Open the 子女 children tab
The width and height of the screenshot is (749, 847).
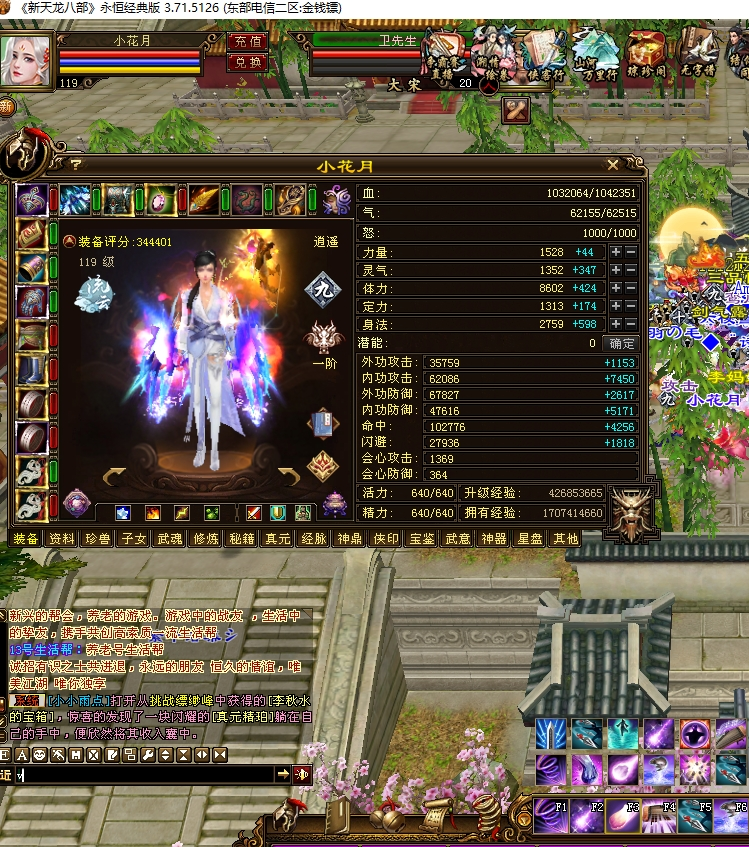coord(134,539)
